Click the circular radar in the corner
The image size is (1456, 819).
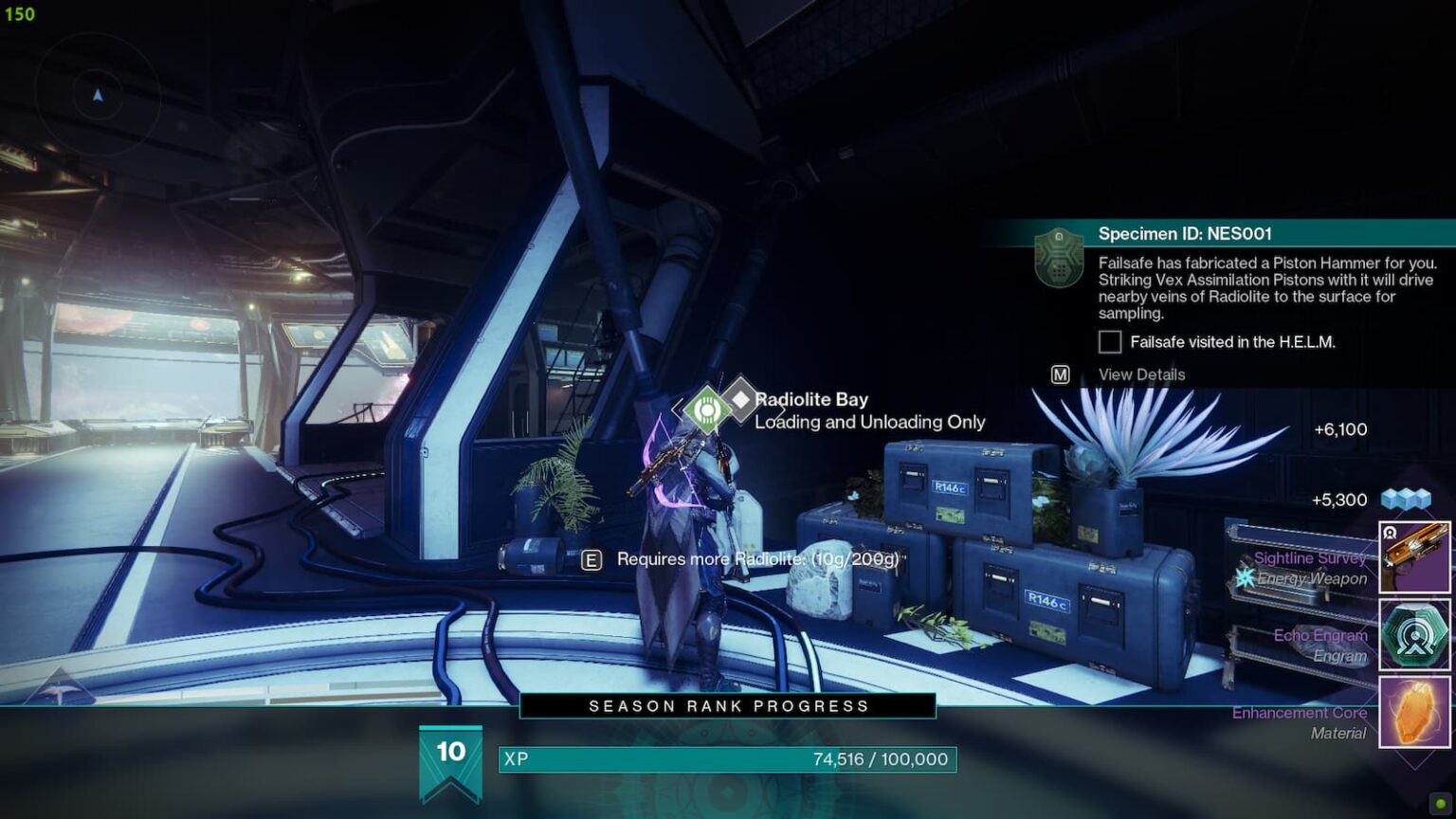(98, 95)
